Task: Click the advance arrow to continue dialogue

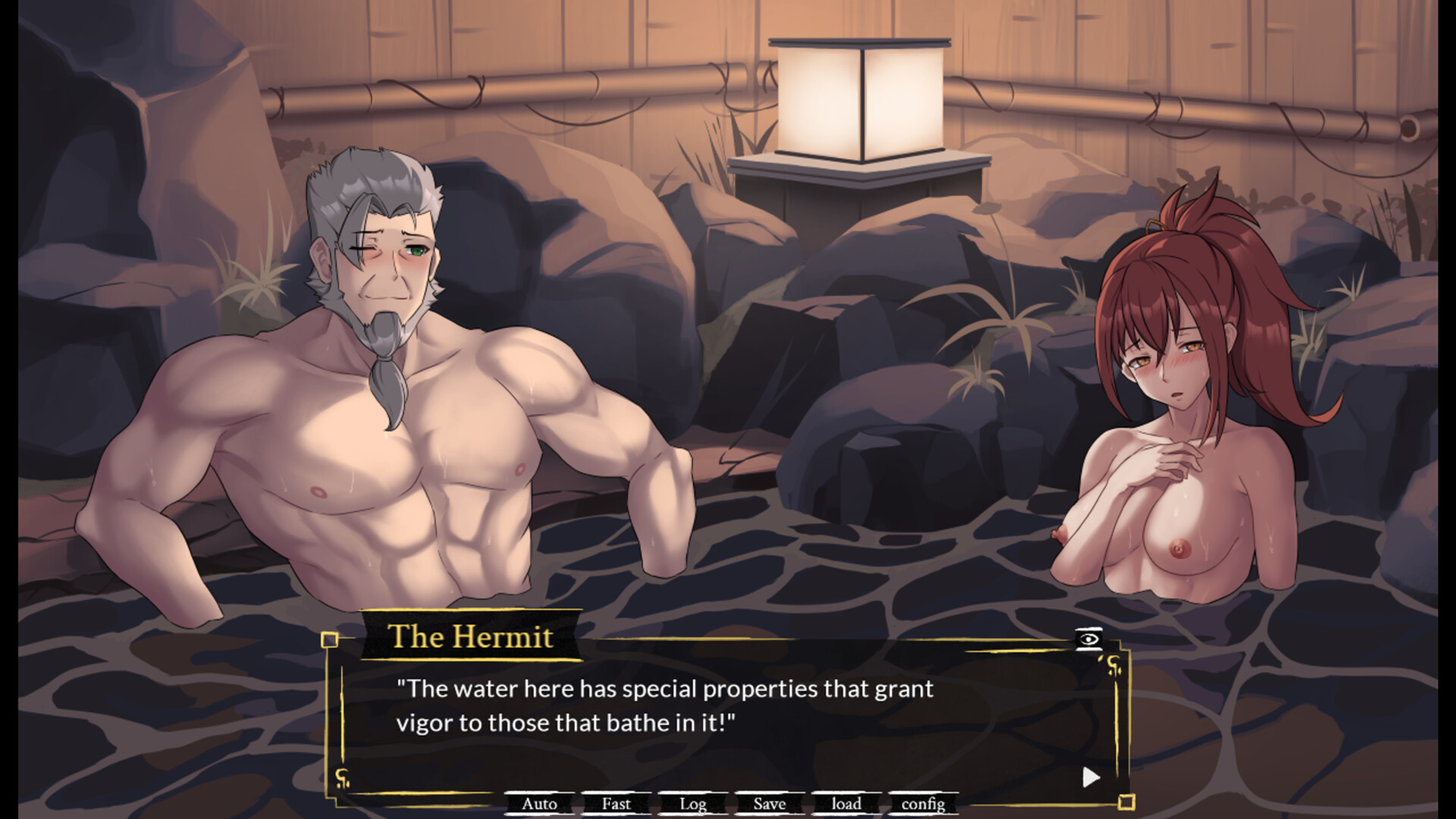Action: [x=1090, y=776]
